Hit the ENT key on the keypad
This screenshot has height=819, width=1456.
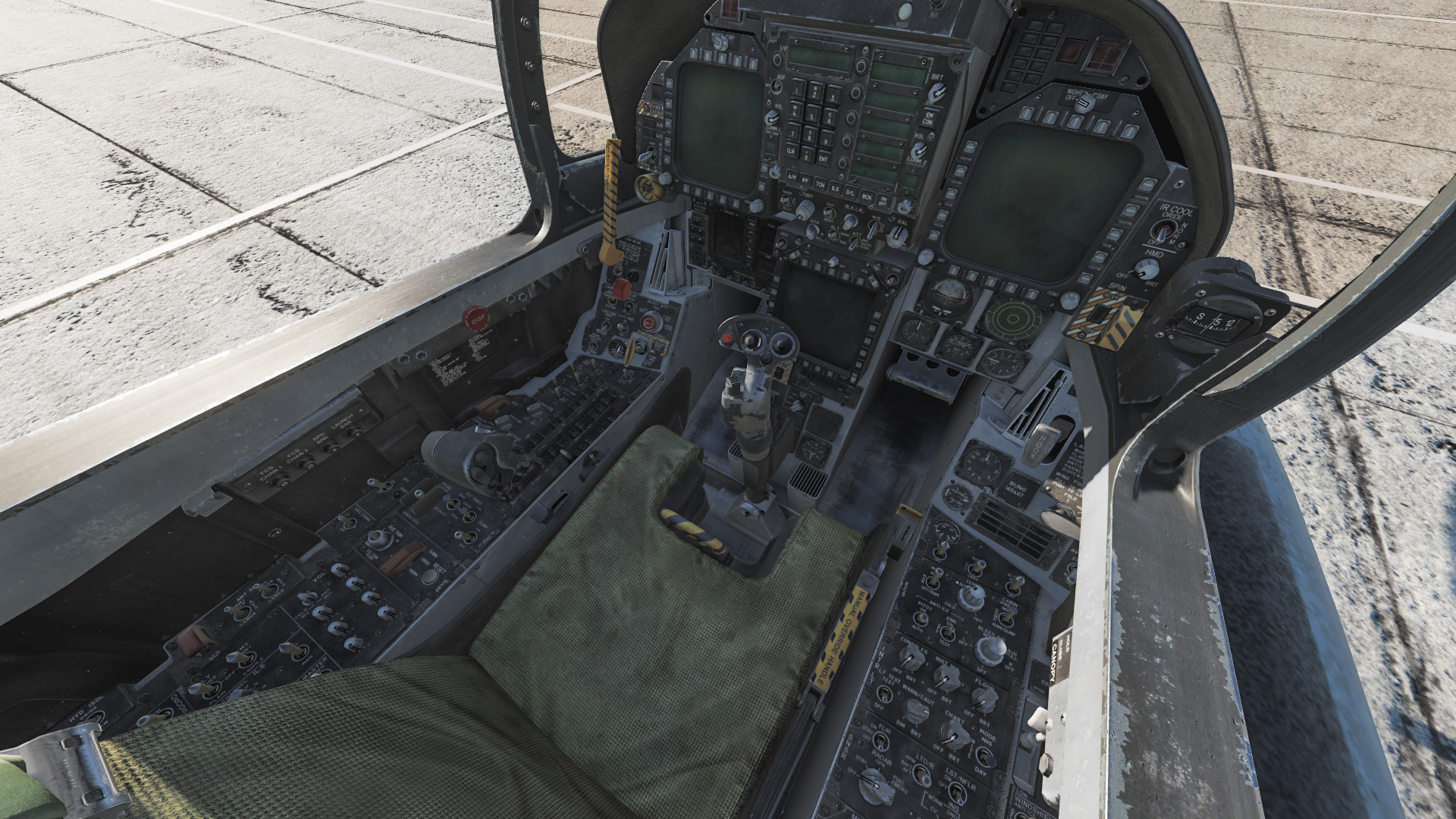click(x=823, y=159)
